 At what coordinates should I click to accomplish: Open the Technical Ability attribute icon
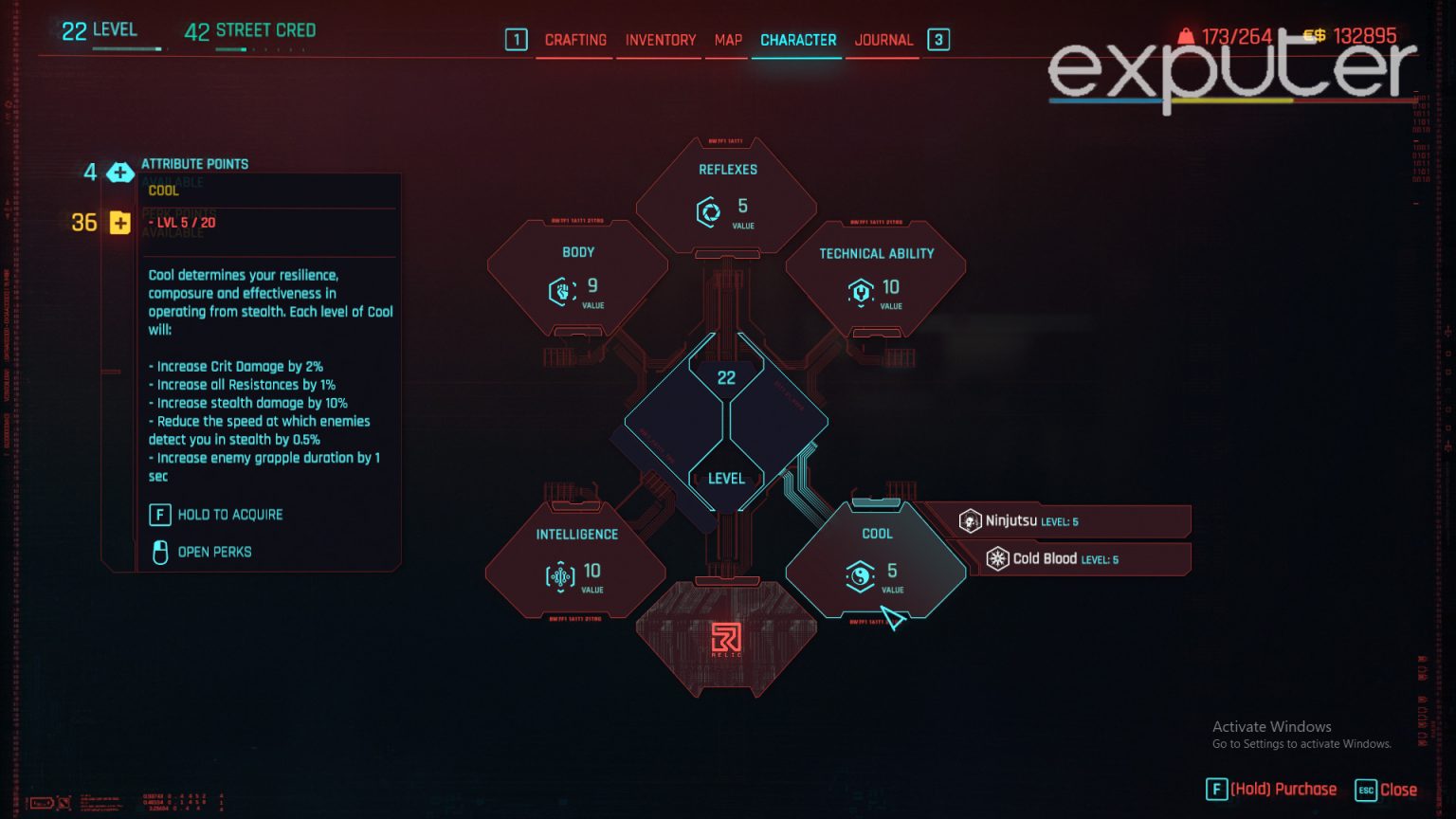point(860,291)
